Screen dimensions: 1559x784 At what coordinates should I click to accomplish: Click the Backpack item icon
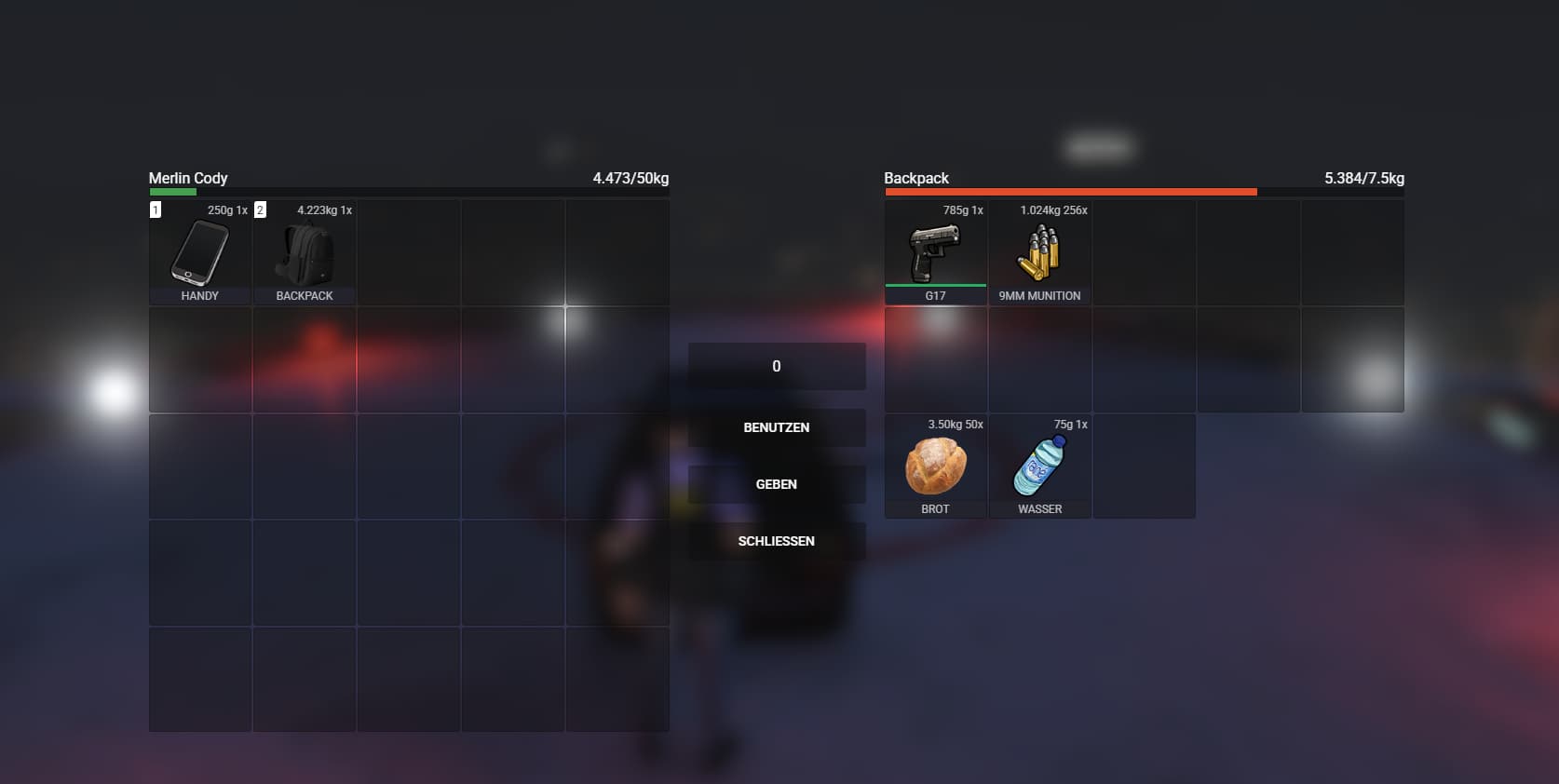(305, 253)
